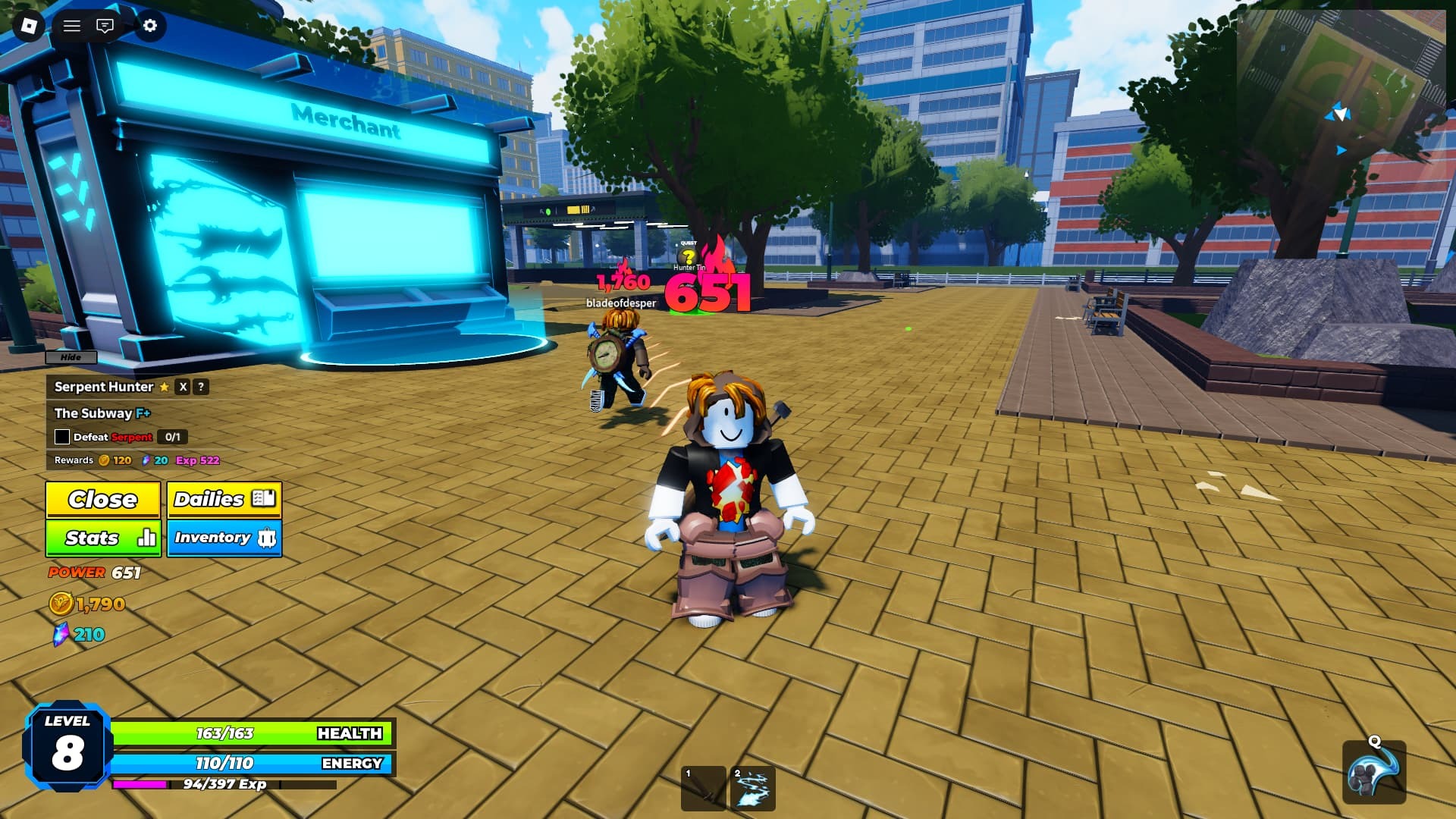Toggle the Roblox chat window
1456x819 pixels.
click(105, 26)
